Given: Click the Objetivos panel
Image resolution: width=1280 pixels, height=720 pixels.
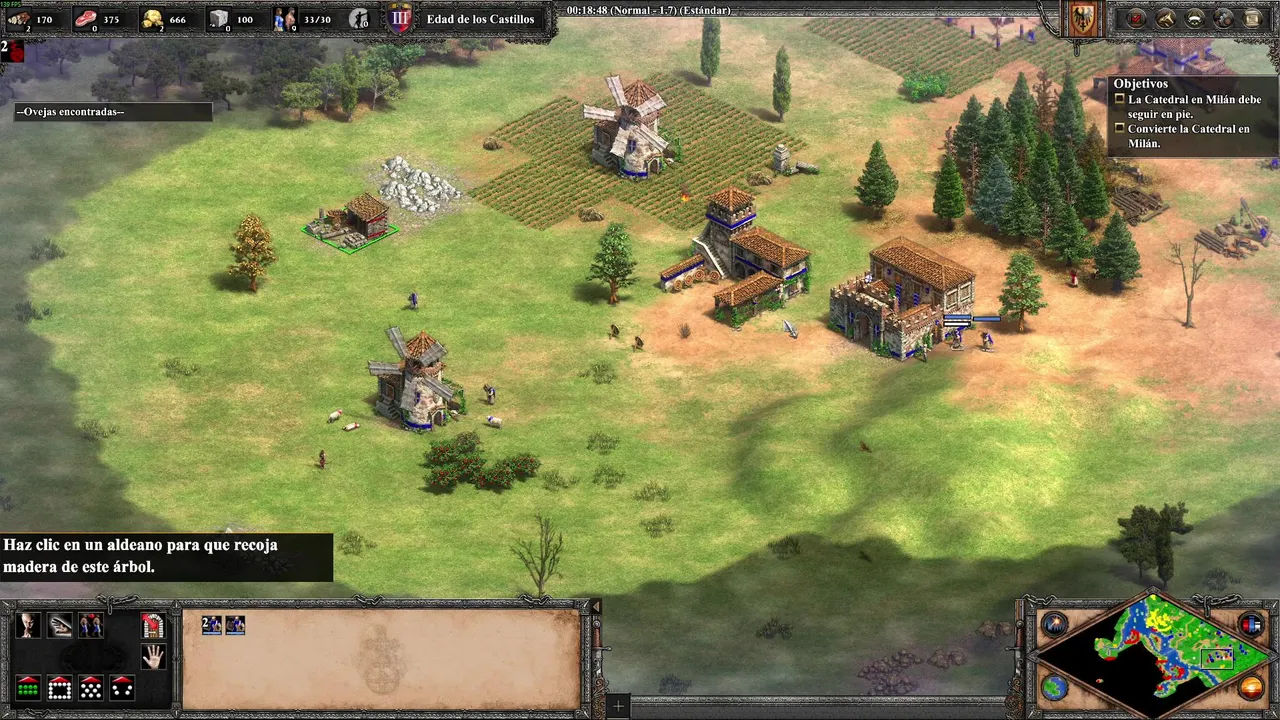Looking at the screenshot, I should tap(1192, 115).
